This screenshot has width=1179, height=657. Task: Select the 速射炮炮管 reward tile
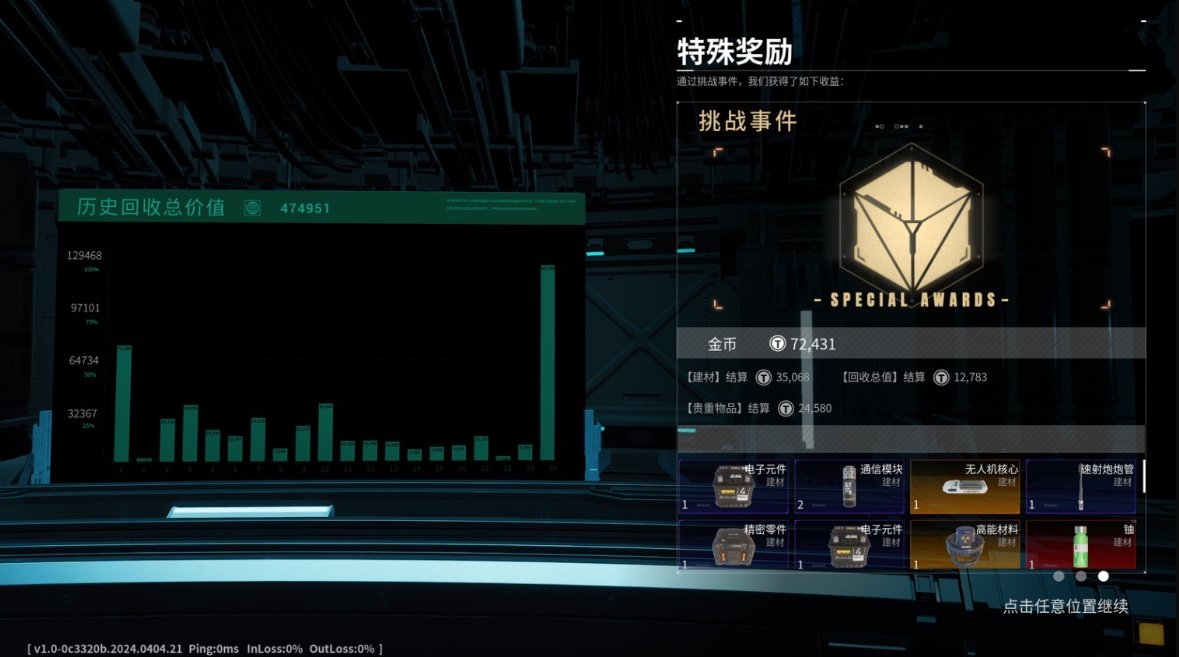click(1080, 486)
